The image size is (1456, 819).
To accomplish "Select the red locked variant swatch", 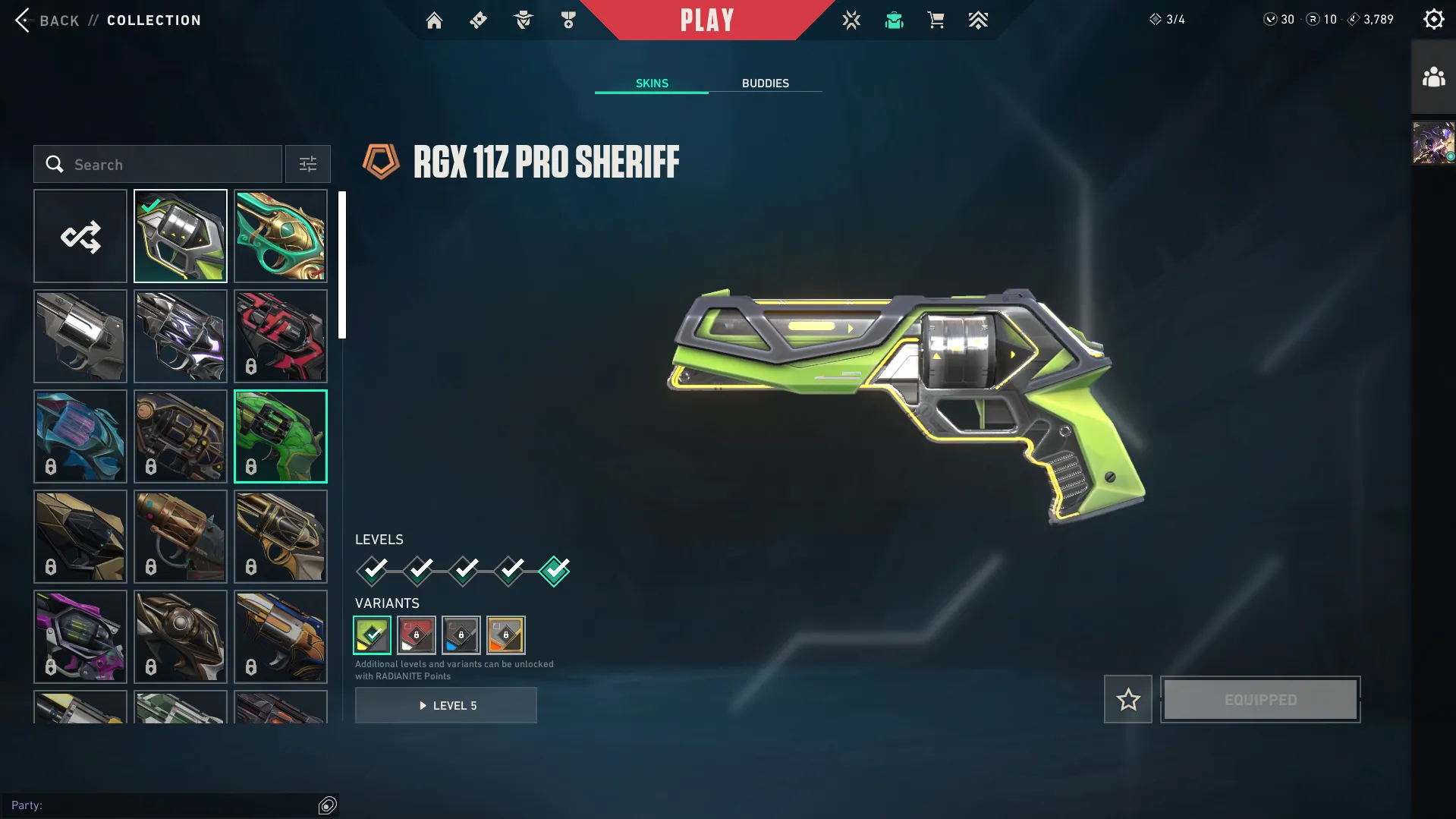I will tap(417, 635).
